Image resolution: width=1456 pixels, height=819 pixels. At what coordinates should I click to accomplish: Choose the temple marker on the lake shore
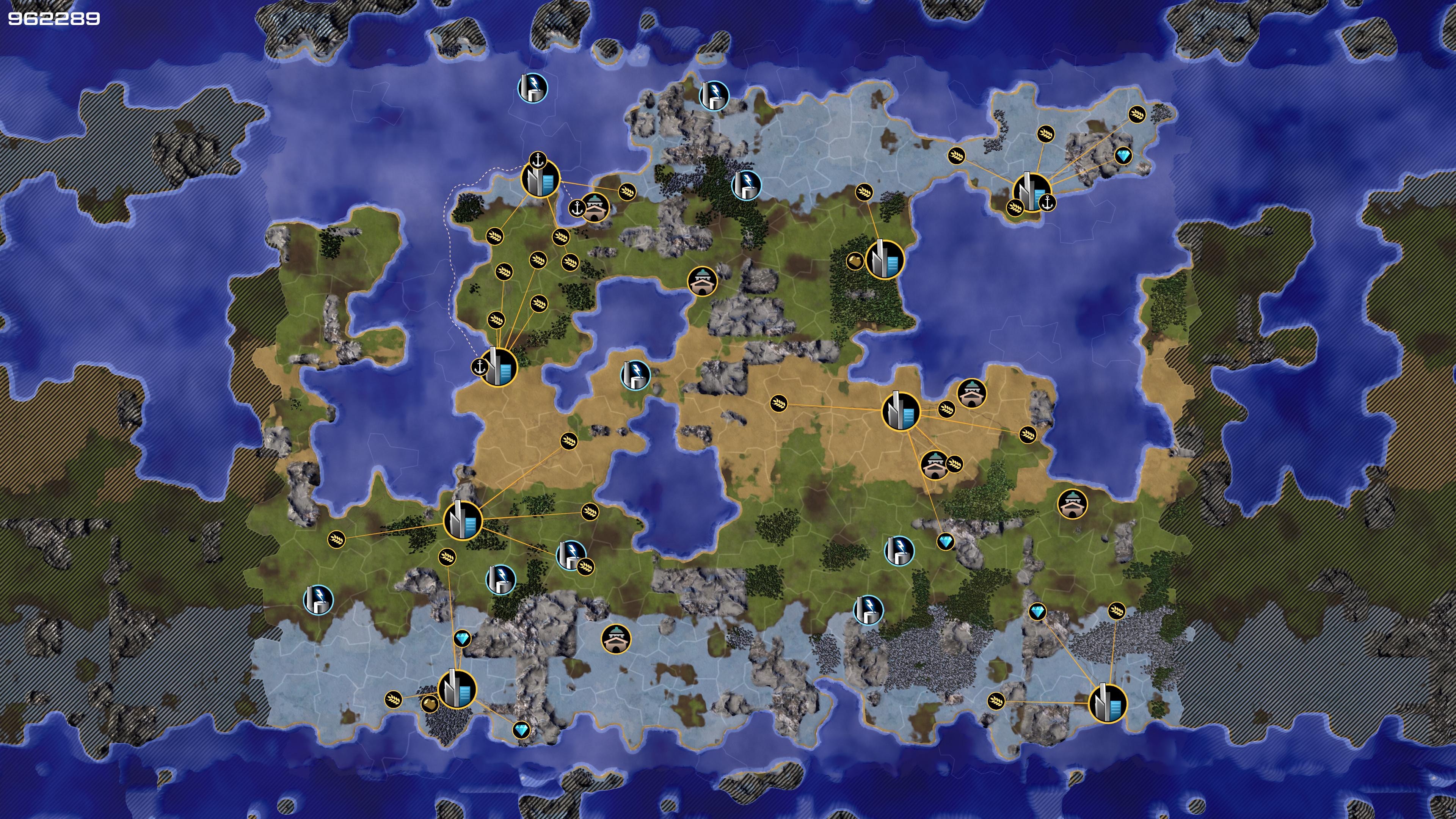[702, 281]
